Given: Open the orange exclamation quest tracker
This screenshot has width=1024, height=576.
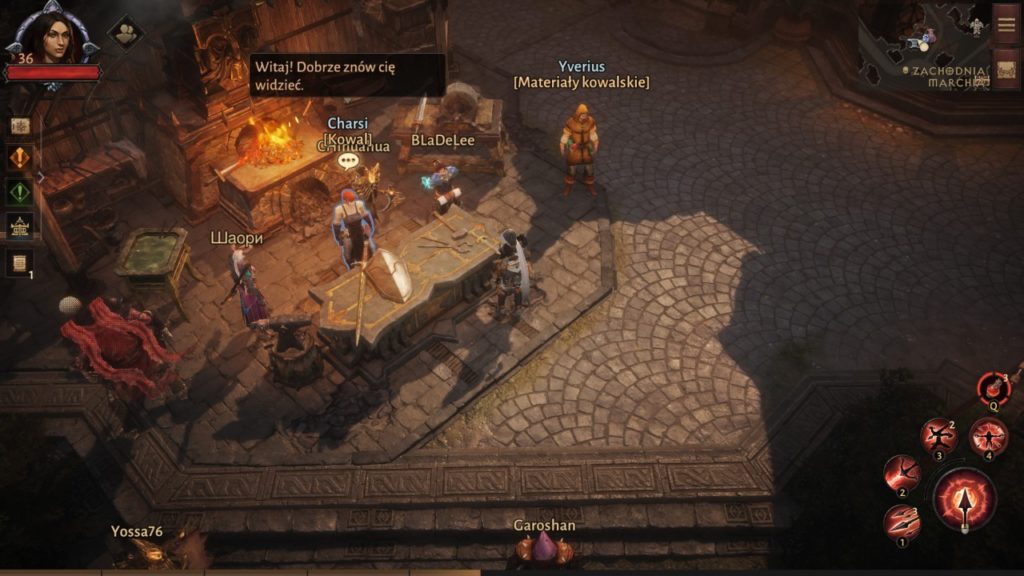Looking at the screenshot, I should pyautogui.click(x=20, y=158).
